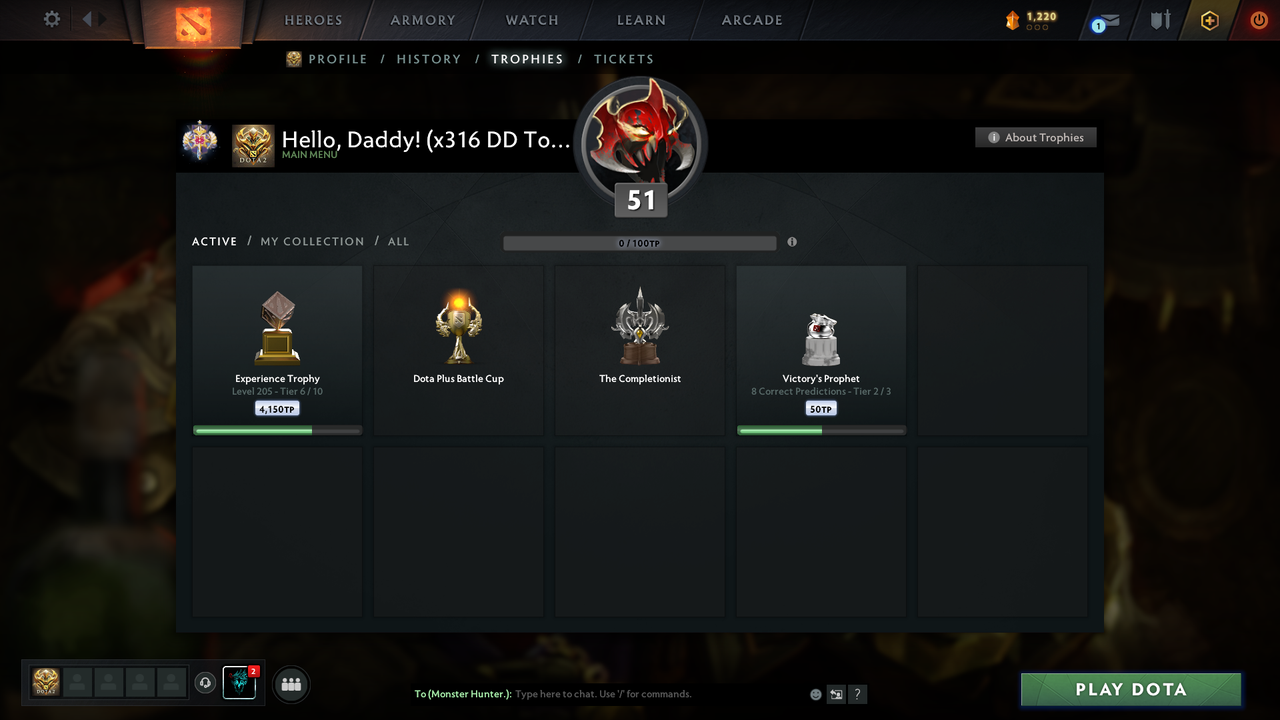This screenshot has height=720, width=1280.
Task: Expand the help question mark near chat
Action: (x=857, y=693)
